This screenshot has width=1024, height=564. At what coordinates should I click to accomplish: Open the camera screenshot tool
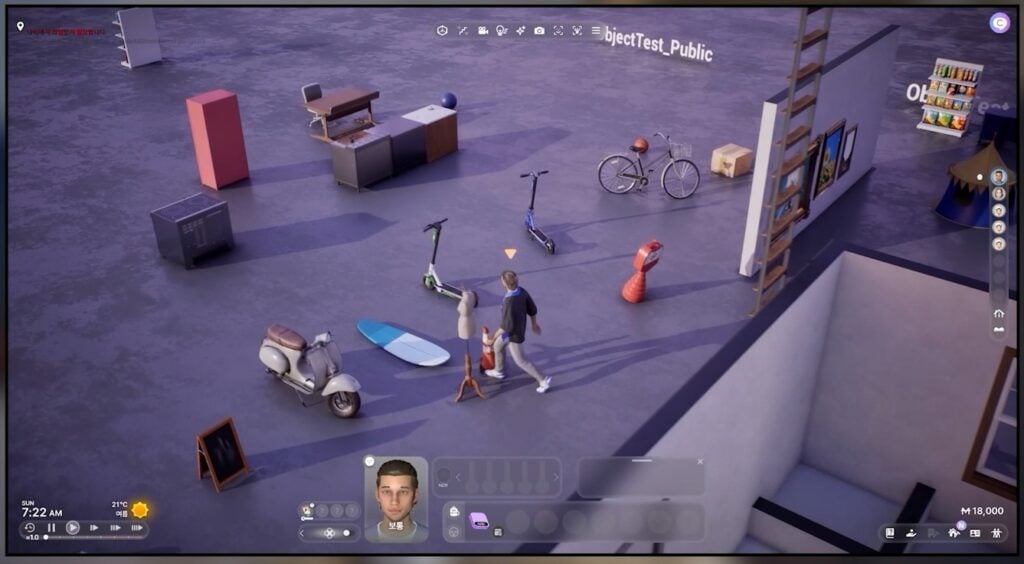539,31
